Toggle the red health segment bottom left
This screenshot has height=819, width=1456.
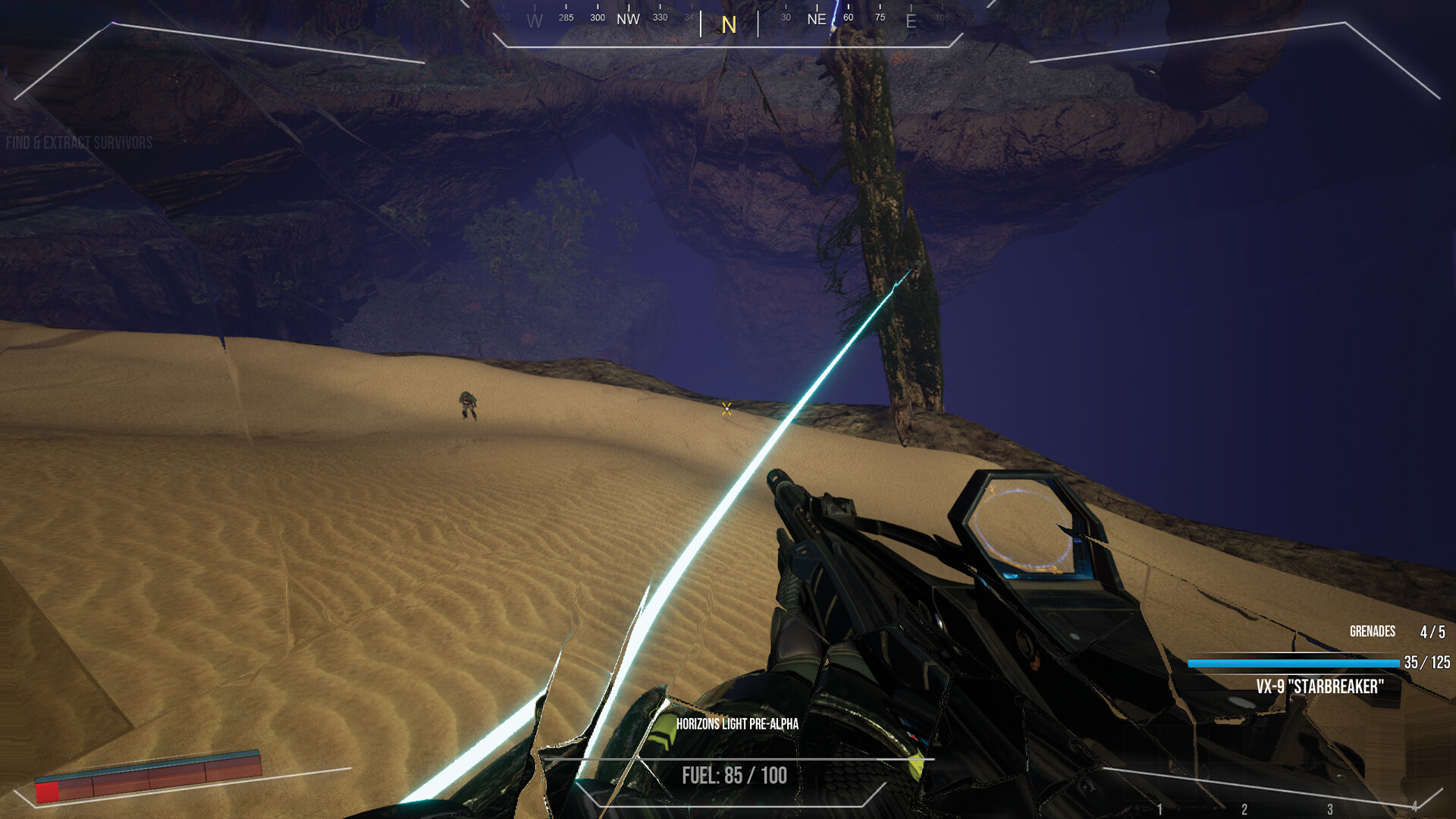tap(47, 792)
